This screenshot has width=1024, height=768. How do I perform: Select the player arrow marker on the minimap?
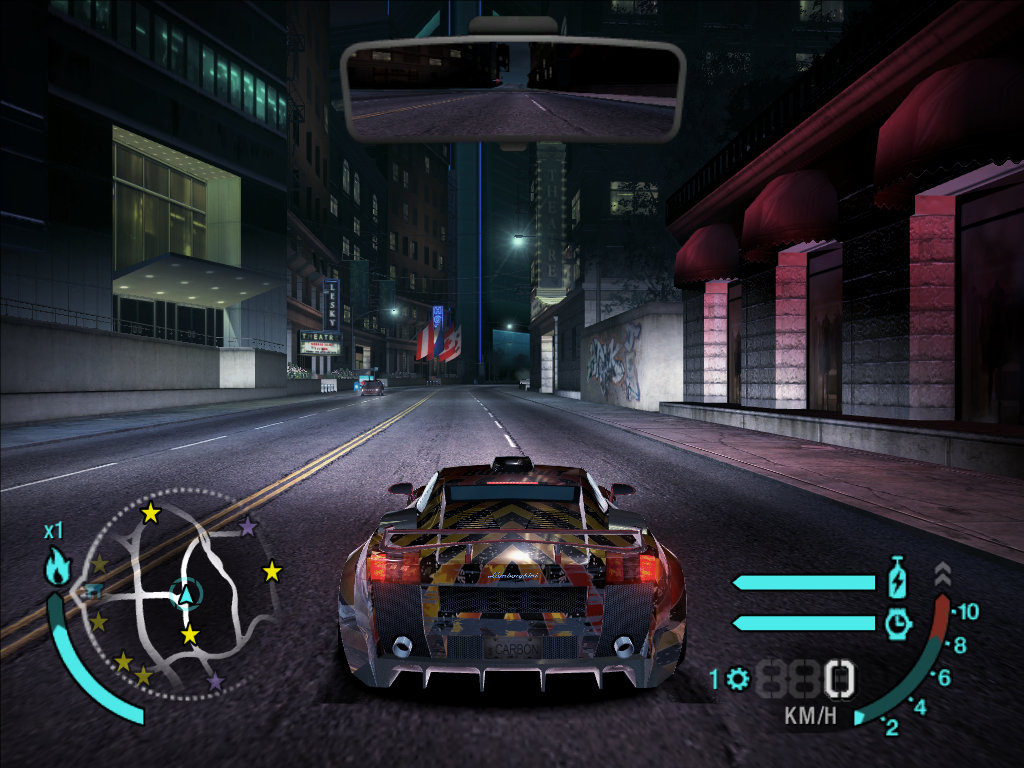click(x=186, y=595)
